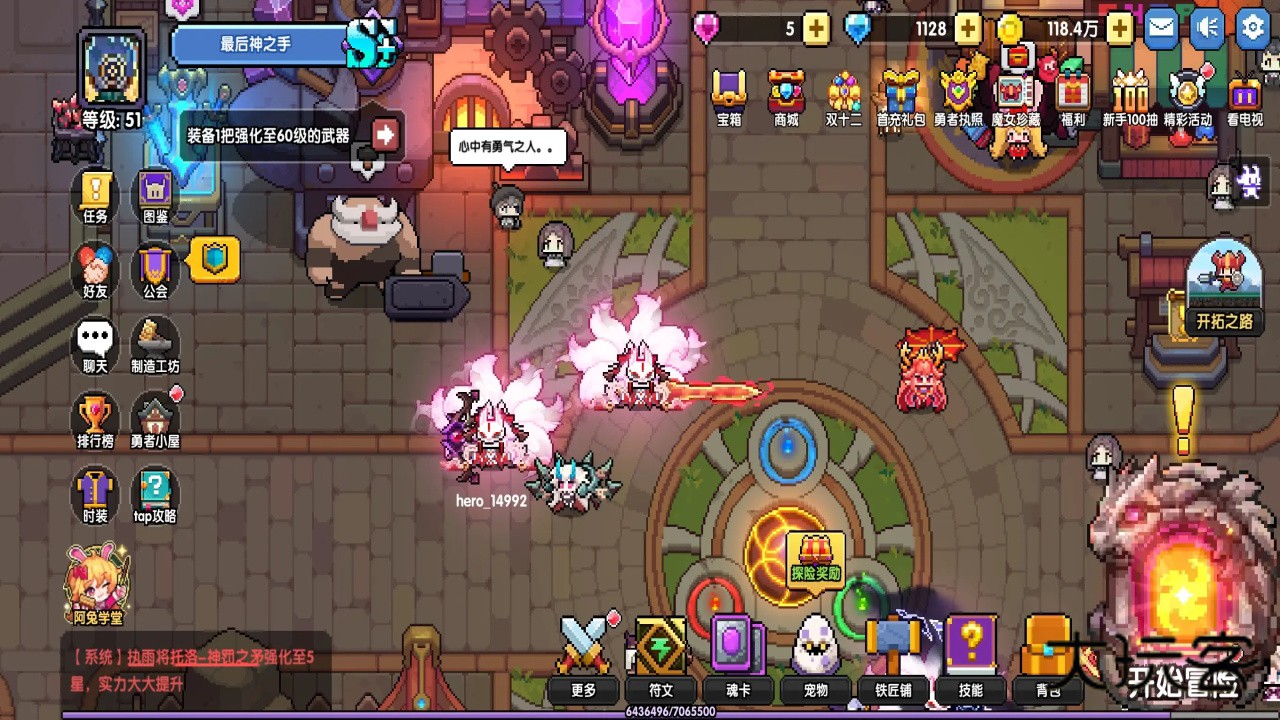The height and width of the screenshot is (720, 1280).
Task: Enter the 制造工坊 crafting workshop
Action: point(155,343)
